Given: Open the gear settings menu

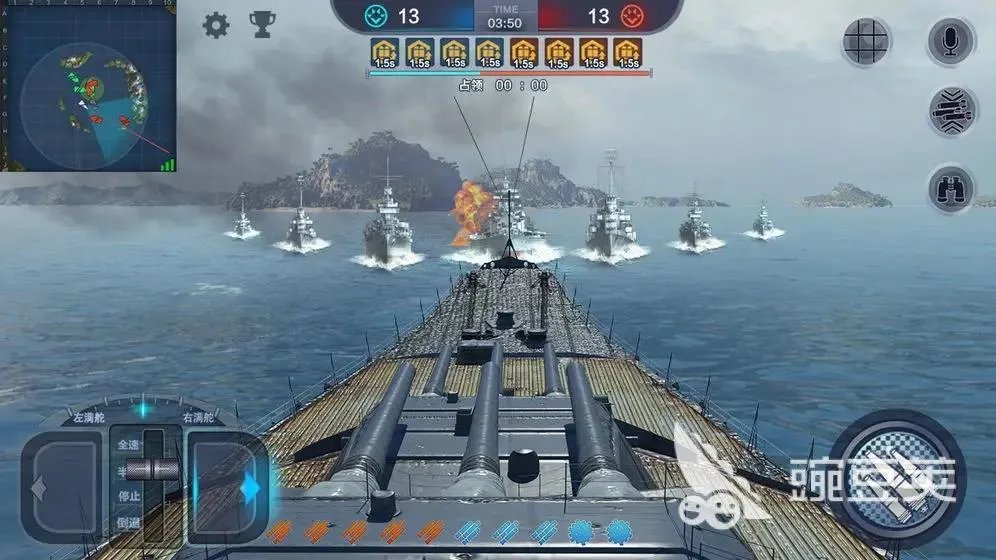Looking at the screenshot, I should point(216,25).
